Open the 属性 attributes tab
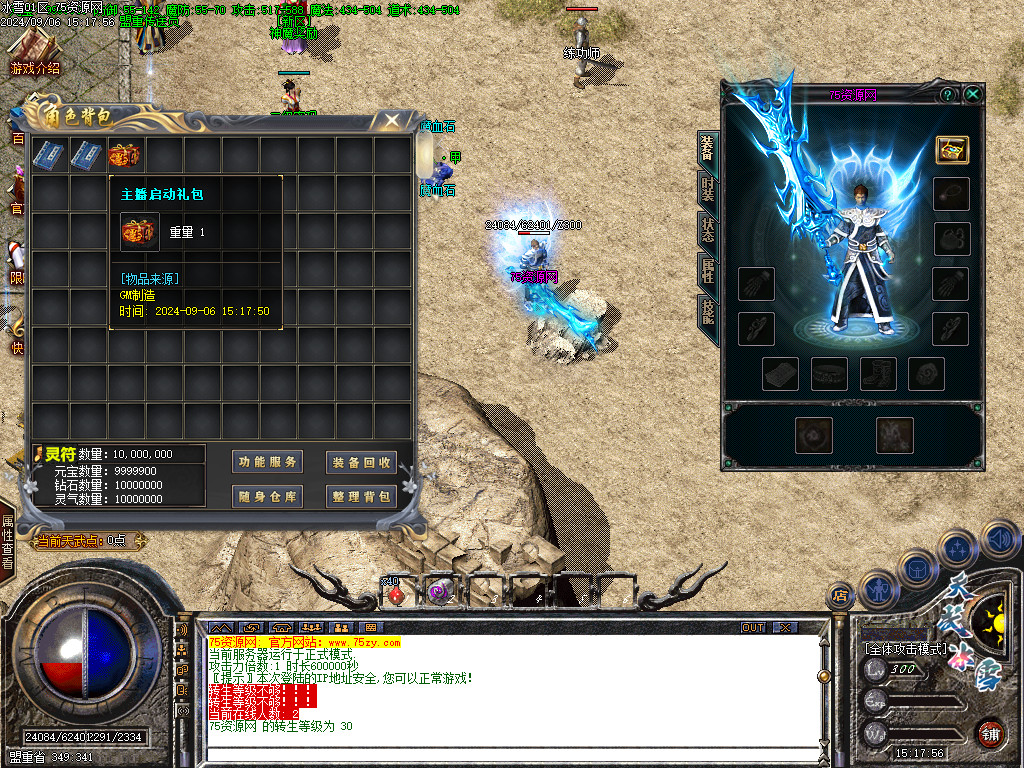 (x=707, y=270)
